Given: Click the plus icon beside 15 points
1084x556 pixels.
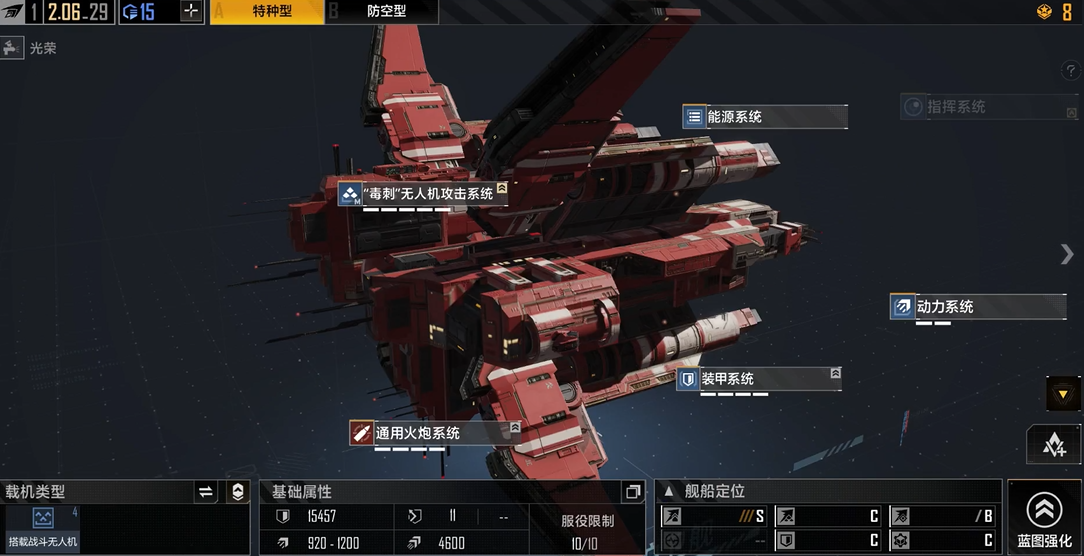Looking at the screenshot, I should pyautogui.click(x=191, y=12).
